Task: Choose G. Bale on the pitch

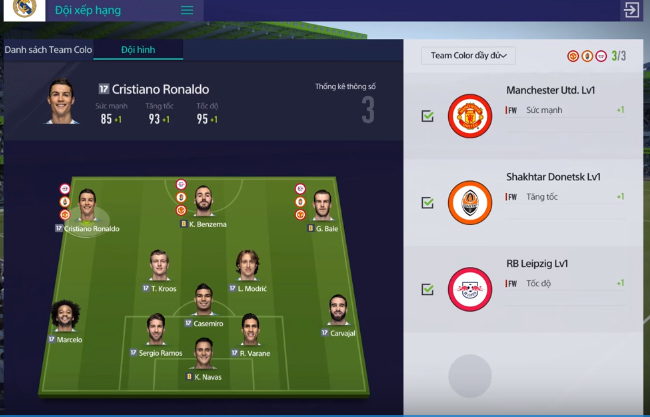Action: click(x=322, y=206)
